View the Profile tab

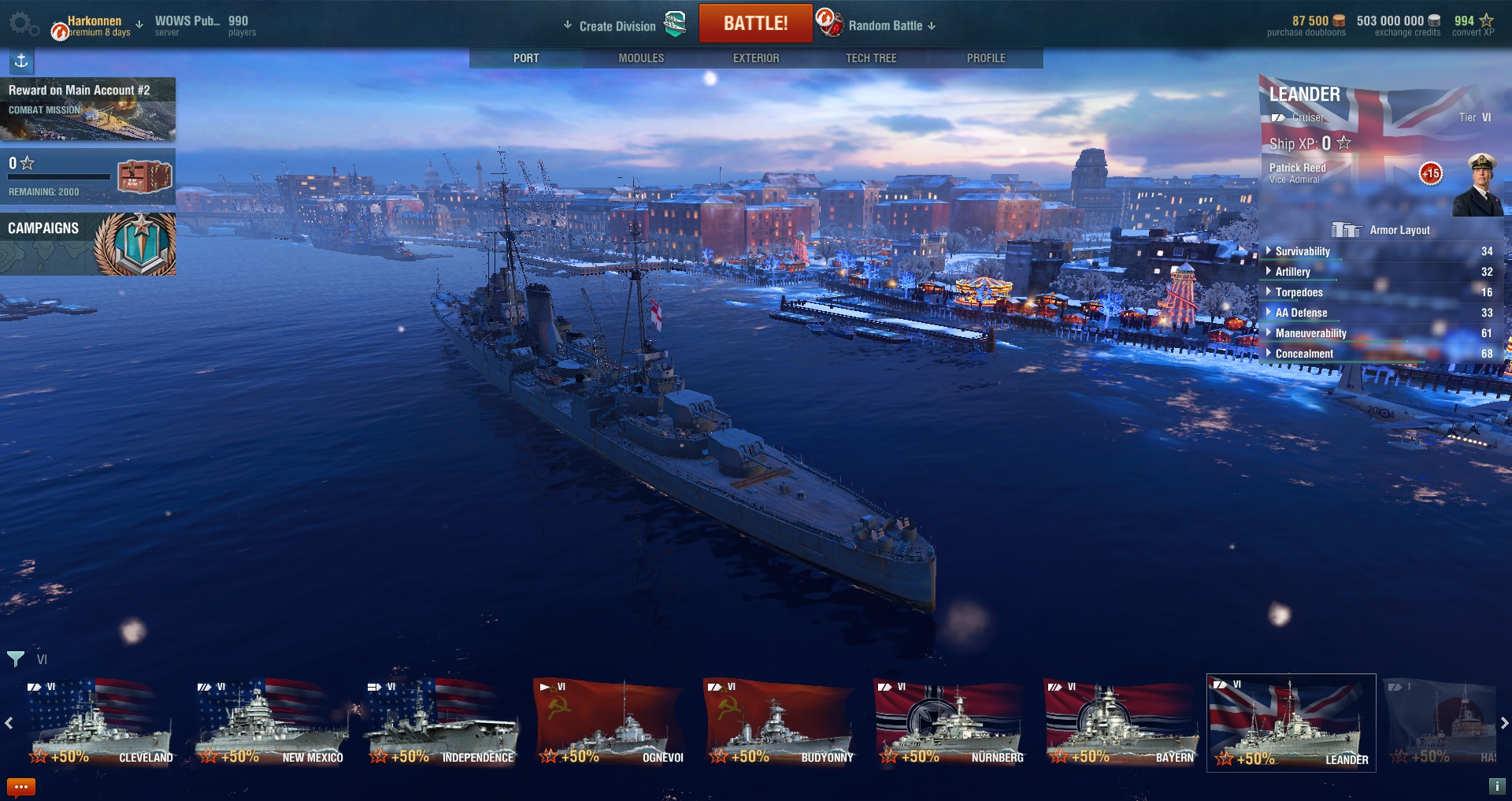click(x=986, y=58)
